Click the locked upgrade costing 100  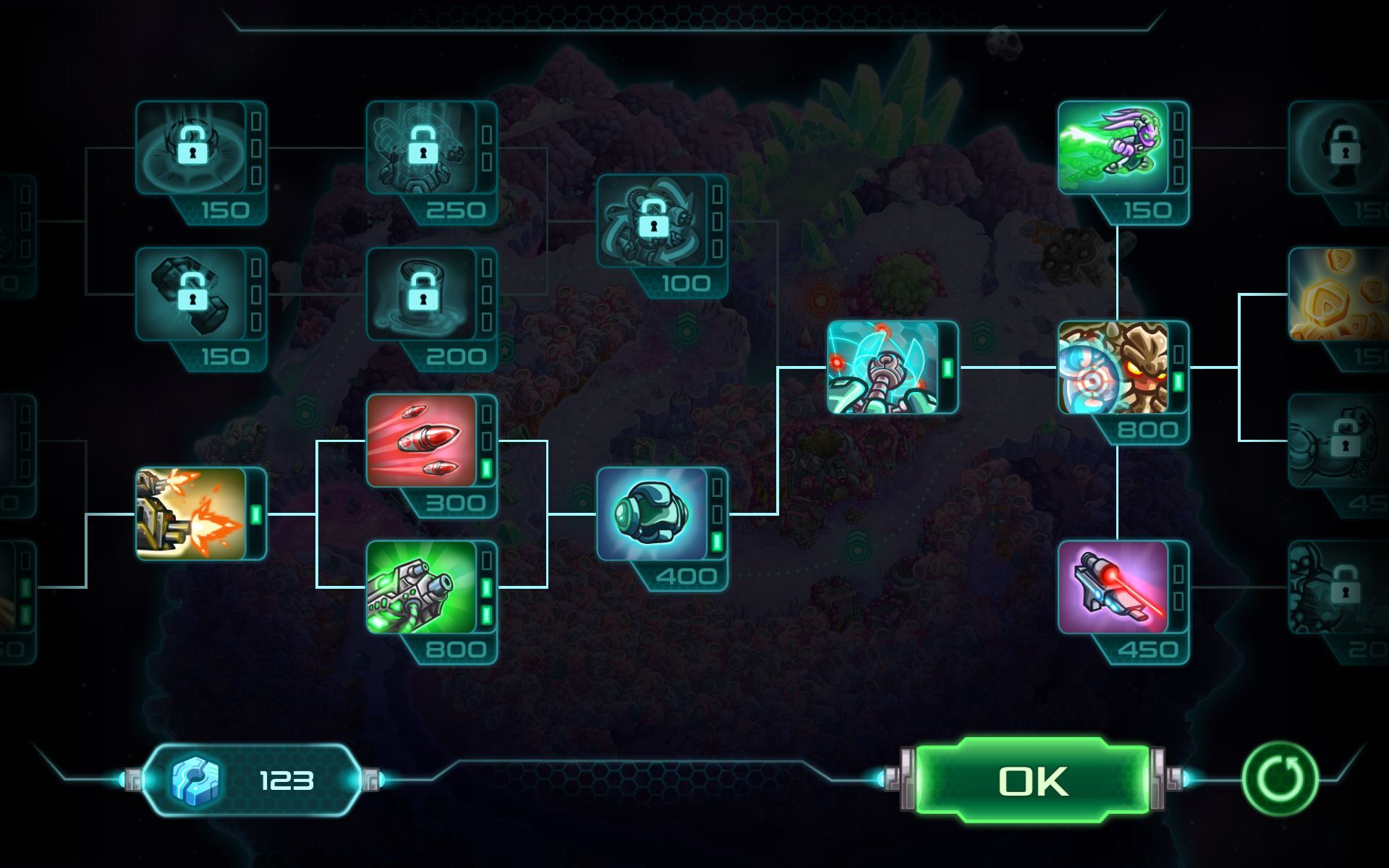[652, 221]
